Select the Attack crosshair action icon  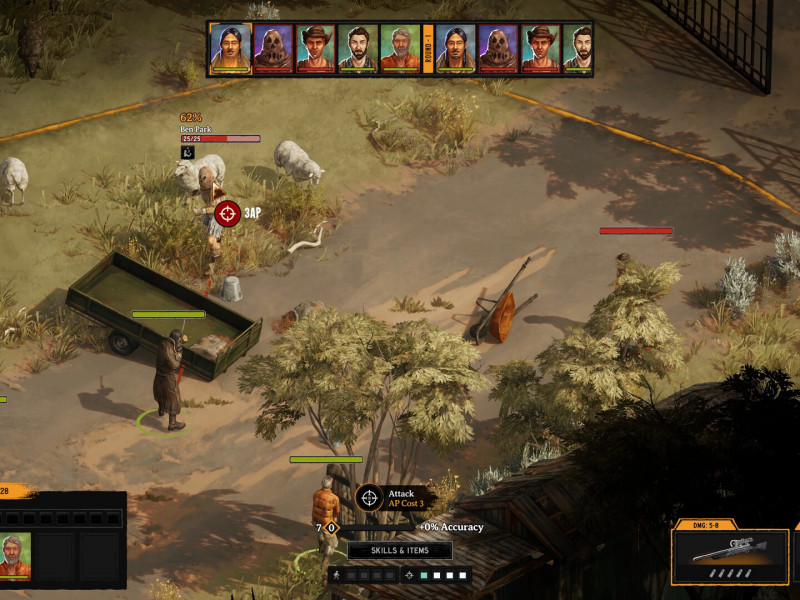[370, 497]
